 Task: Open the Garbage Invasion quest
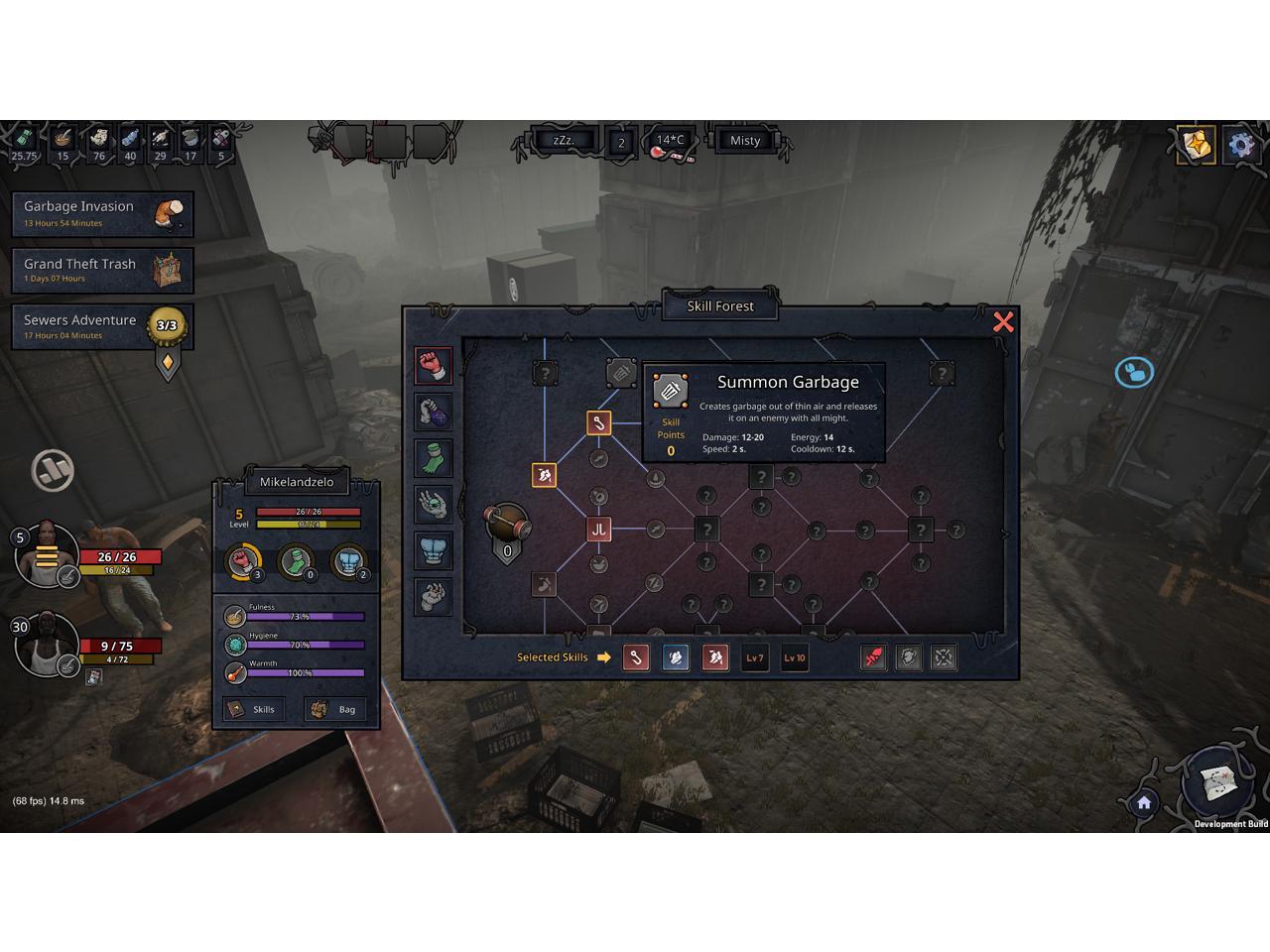tap(102, 213)
